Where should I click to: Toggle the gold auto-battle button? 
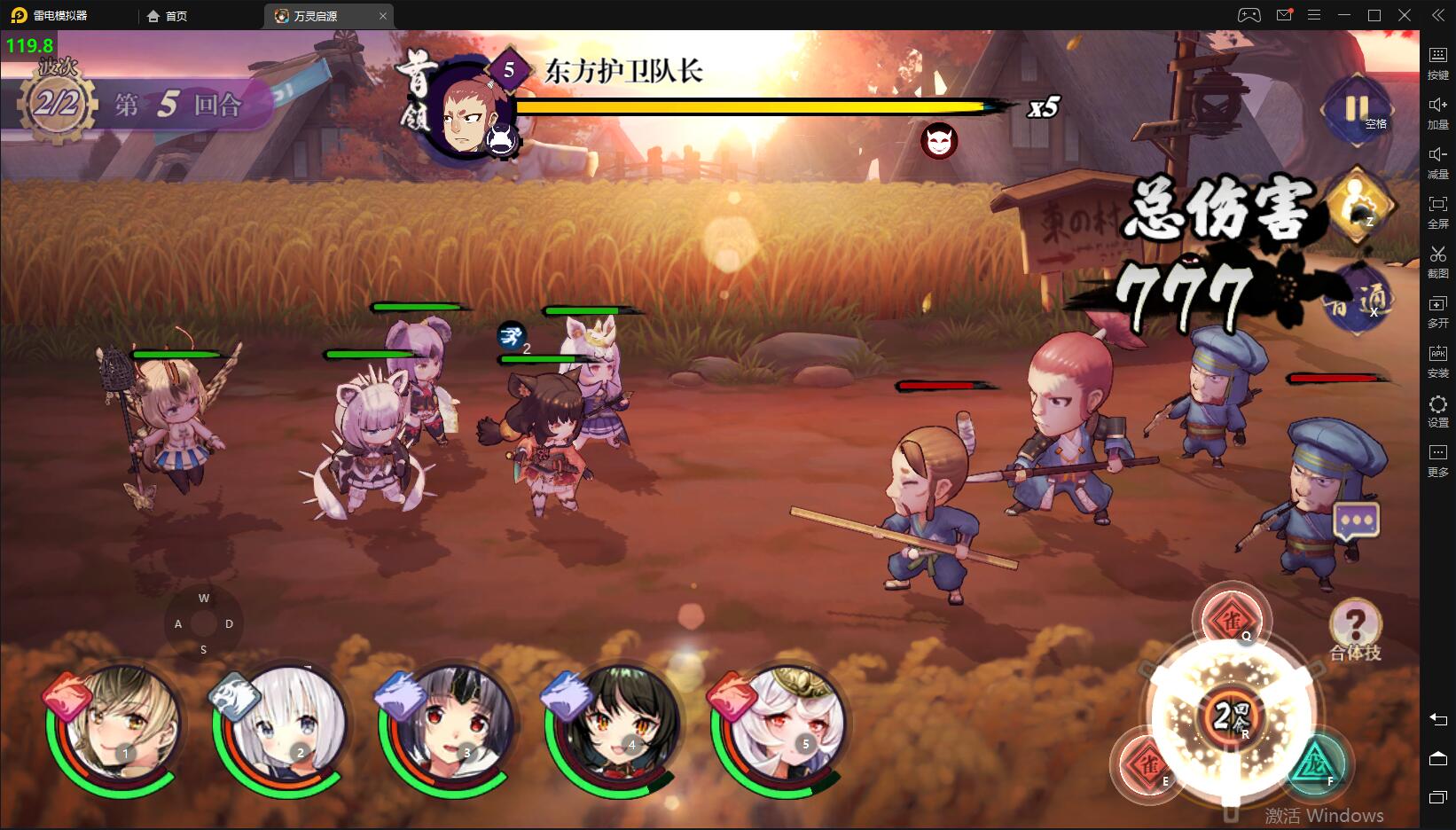1357,207
